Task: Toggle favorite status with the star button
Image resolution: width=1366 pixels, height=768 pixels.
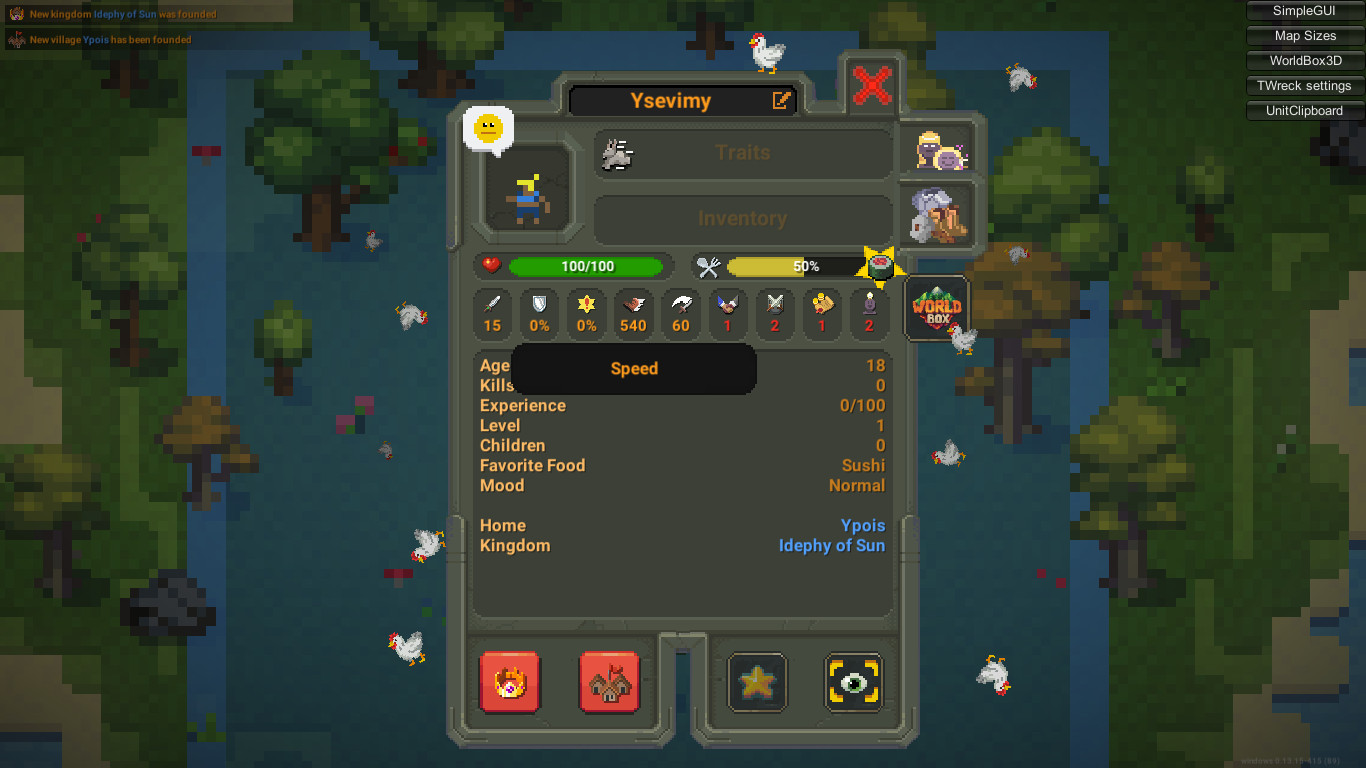Action: [x=757, y=682]
